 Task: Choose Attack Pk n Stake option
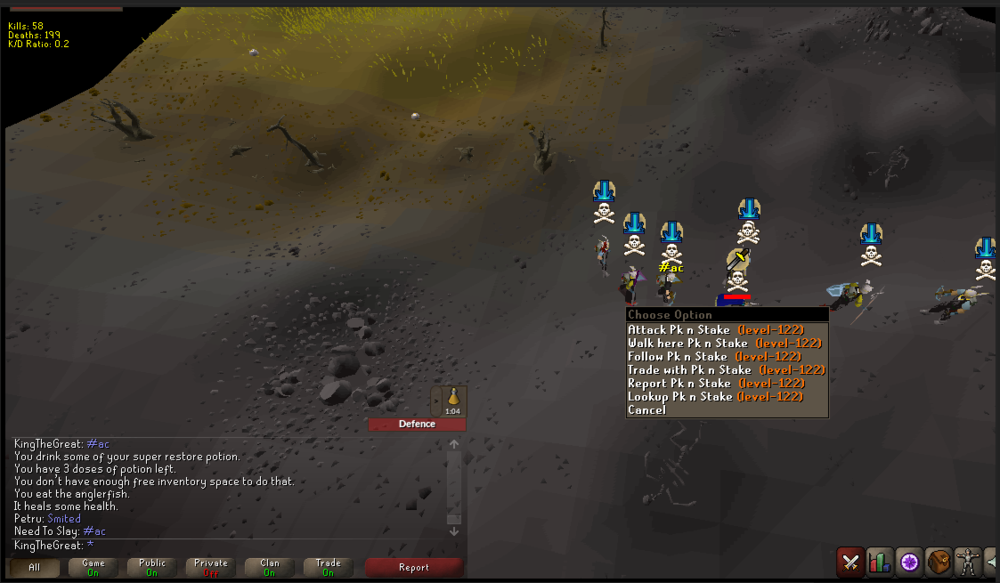click(x=715, y=329)
